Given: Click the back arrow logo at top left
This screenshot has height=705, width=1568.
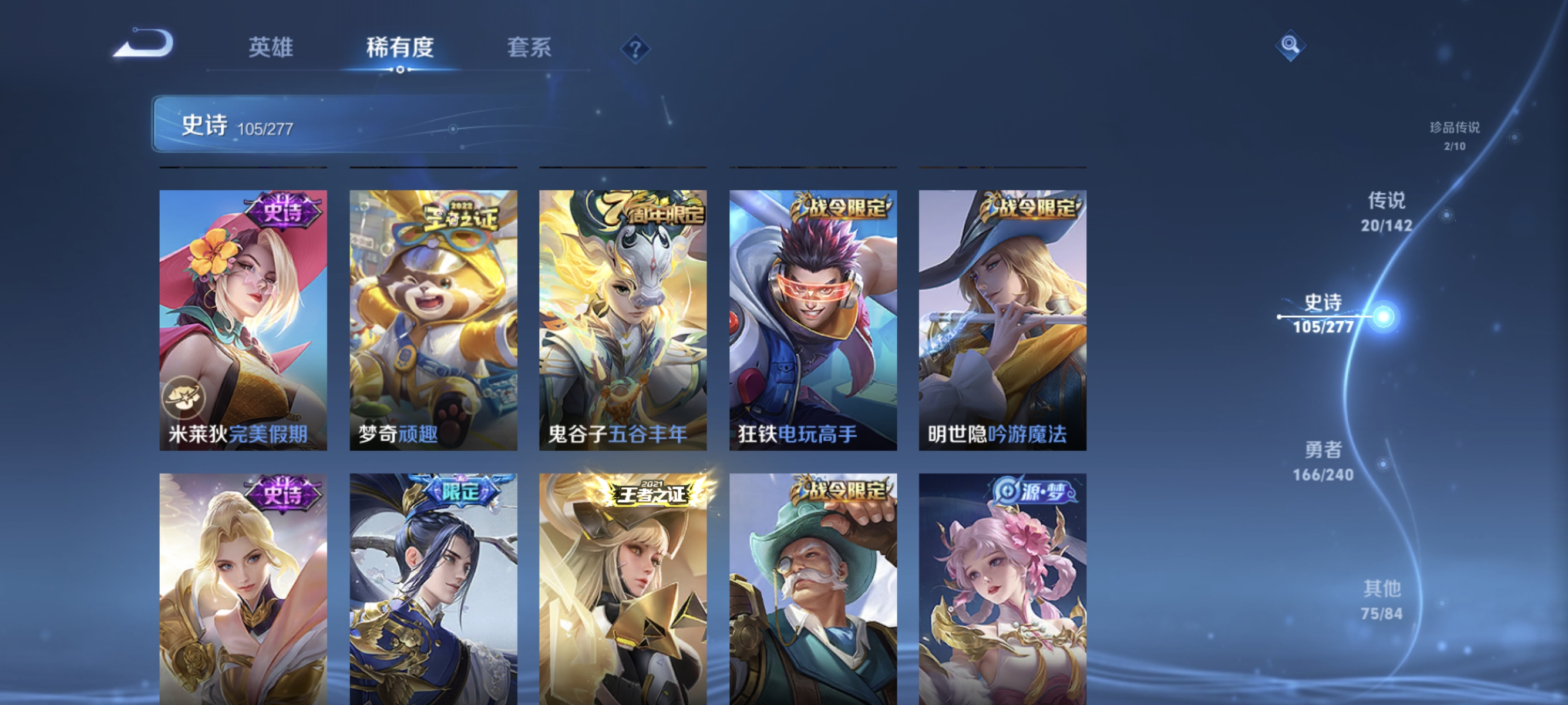Looking at the screenshot, I should tap(146, 46).
